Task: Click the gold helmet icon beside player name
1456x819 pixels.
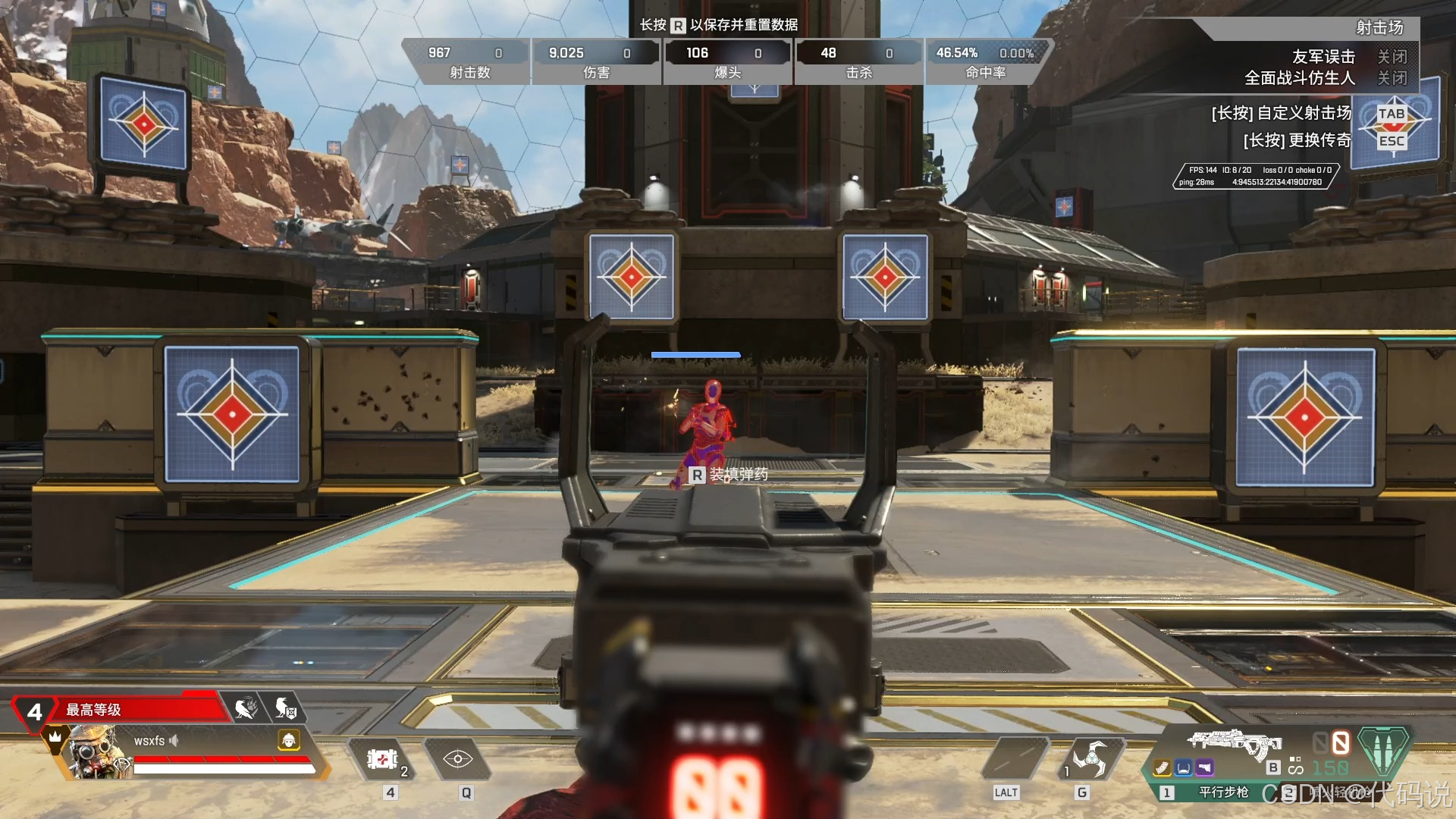Action: pyautogui.click(x=289, y=740)
